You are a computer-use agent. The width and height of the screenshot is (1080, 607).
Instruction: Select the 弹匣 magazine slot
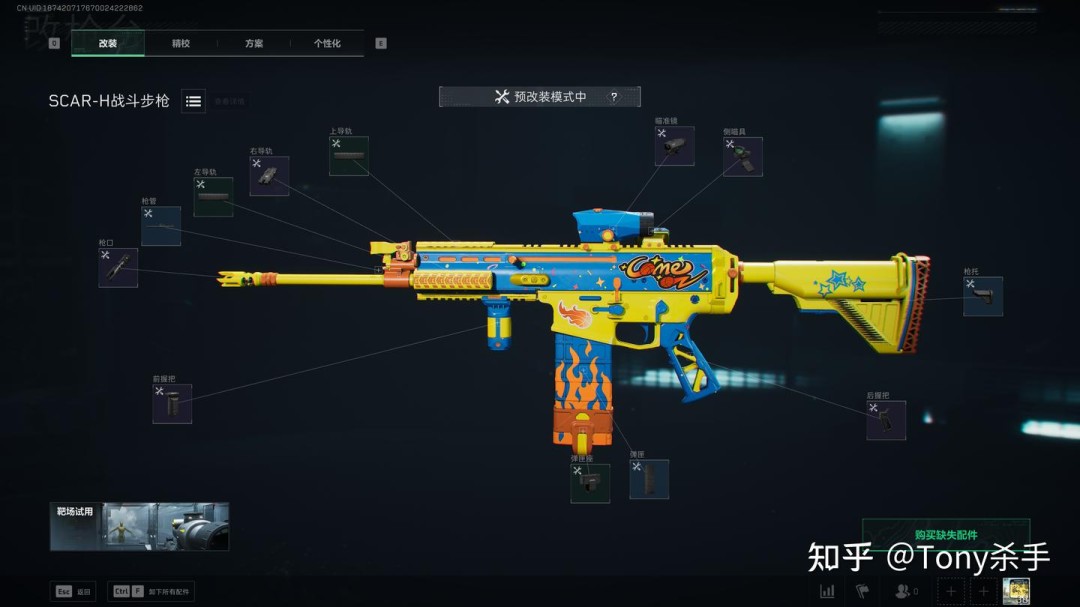click(x=649, y=479)
